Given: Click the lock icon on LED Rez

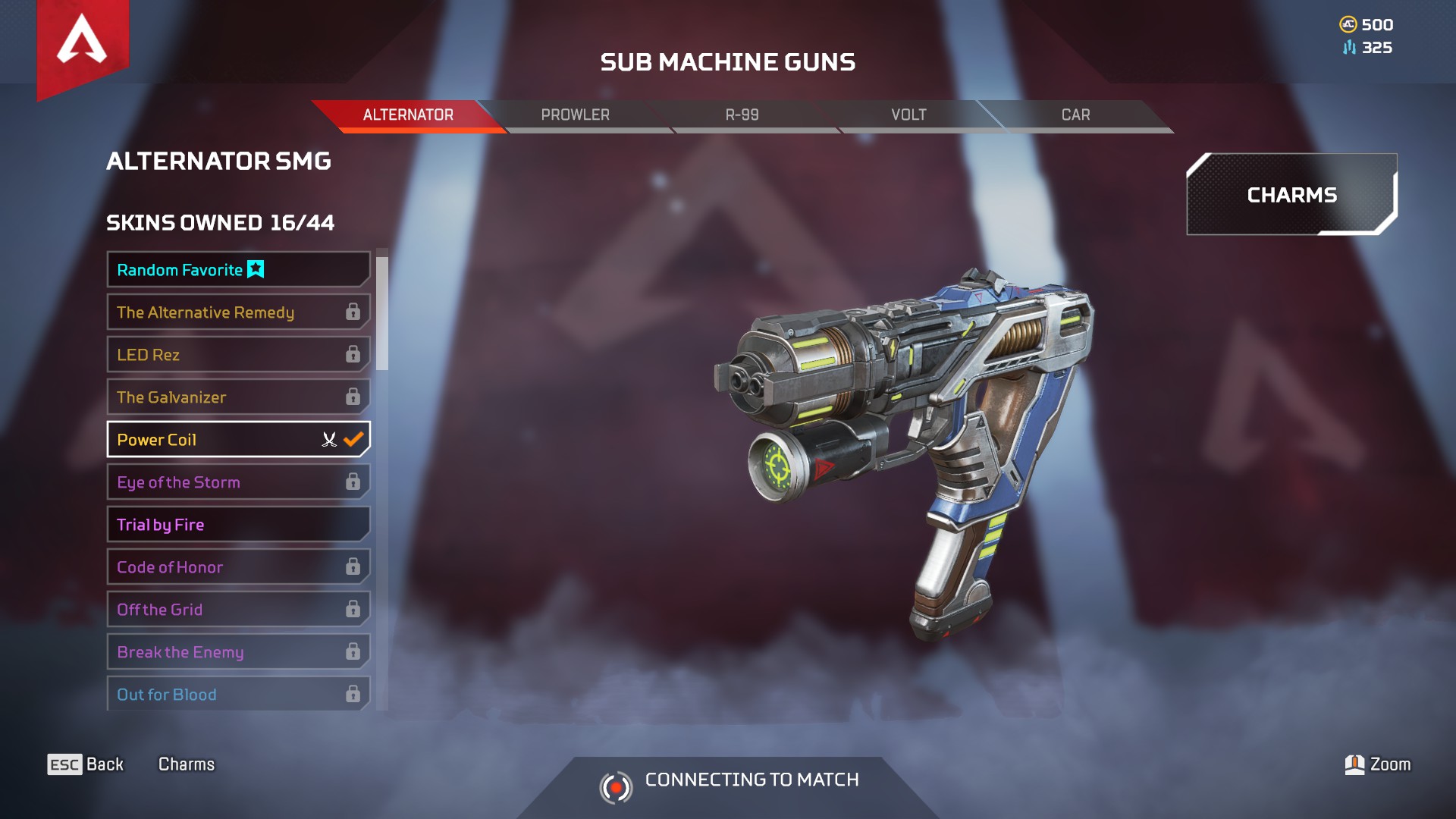Looking at the screenshot, I should pyautogui.click(x=352, y=354).
